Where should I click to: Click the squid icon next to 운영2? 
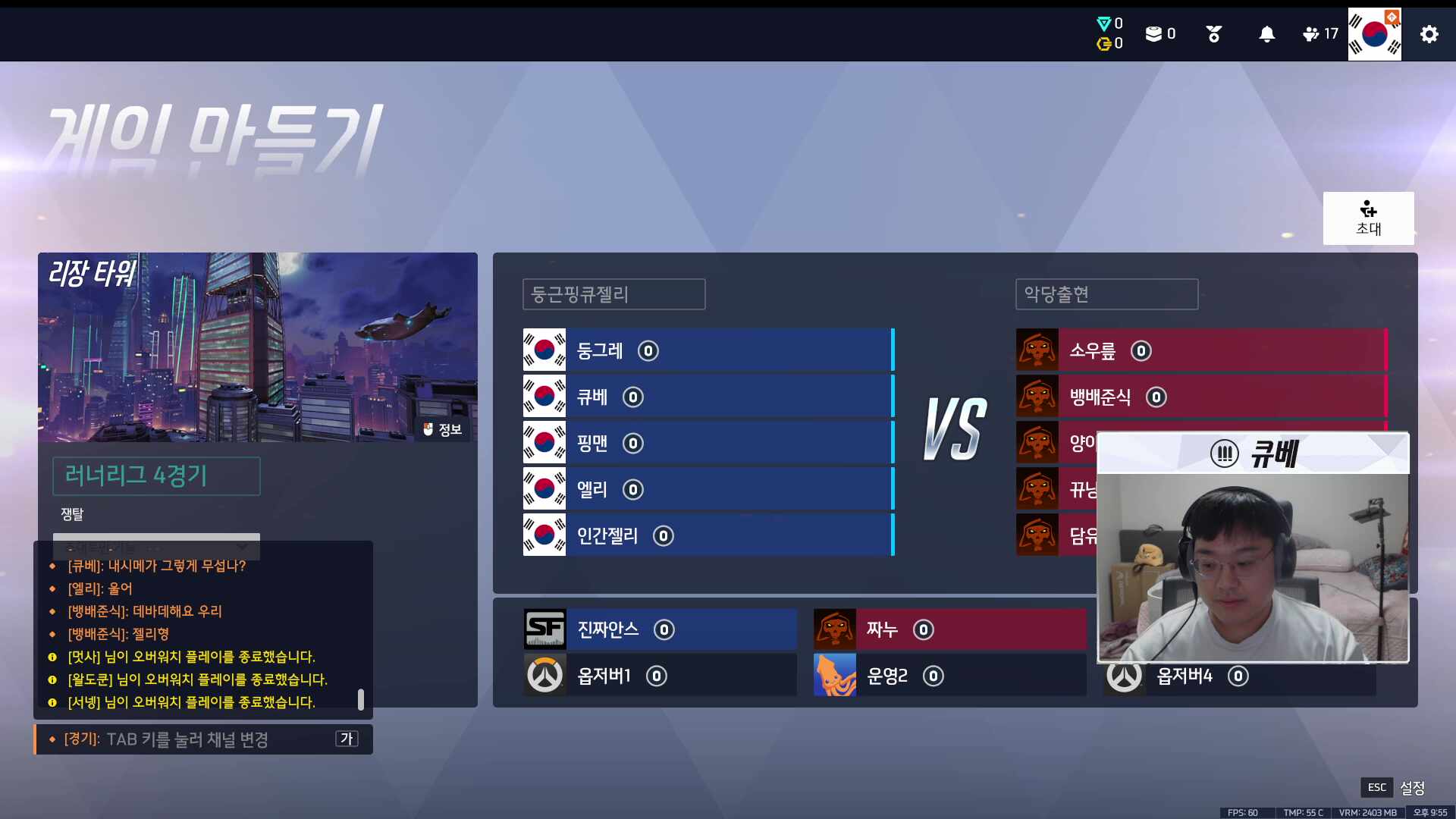[x=834, y=676]
